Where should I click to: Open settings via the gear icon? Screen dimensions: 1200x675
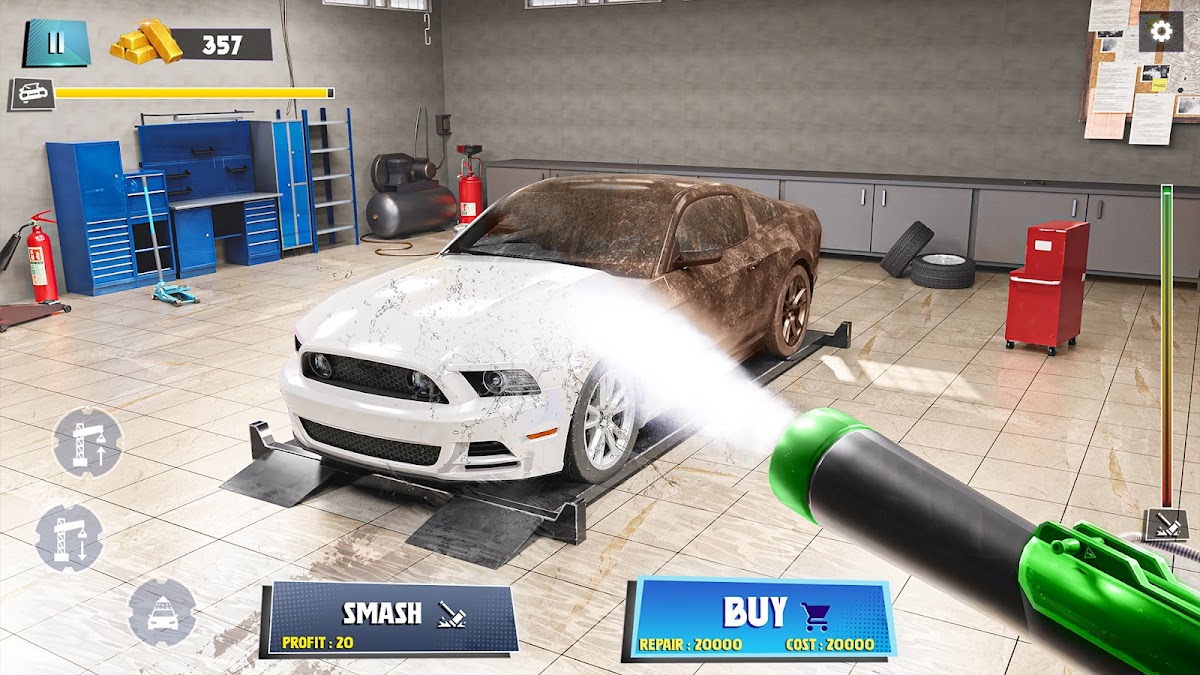(x=1161, y=32)
